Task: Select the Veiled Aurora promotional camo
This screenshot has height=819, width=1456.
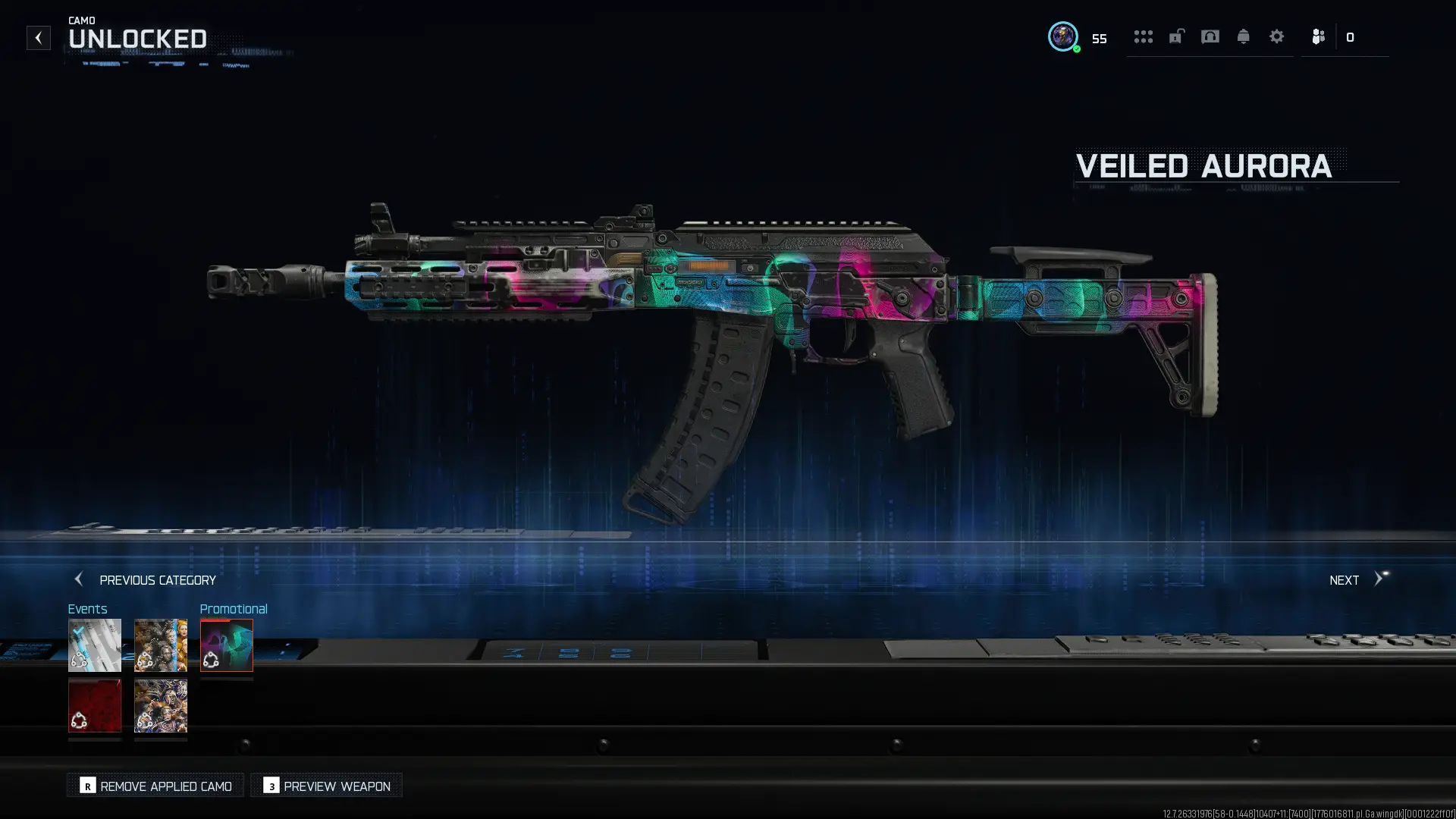Action: pos(227,645)
